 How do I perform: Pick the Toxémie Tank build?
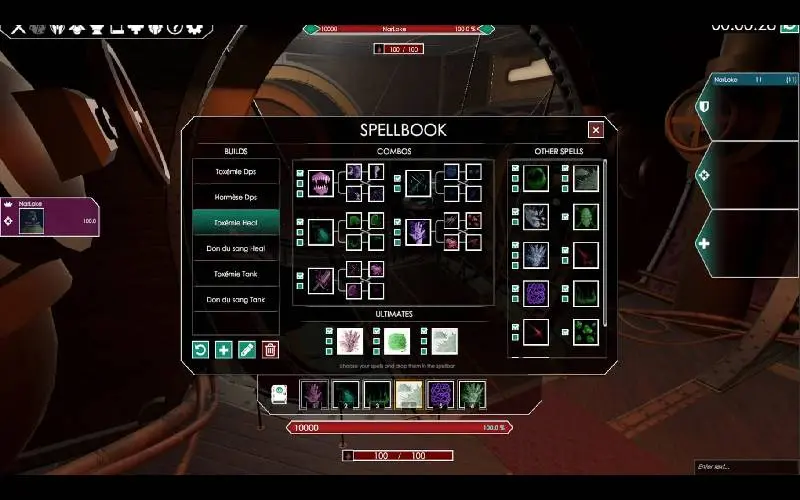click(x=235, y=273)
